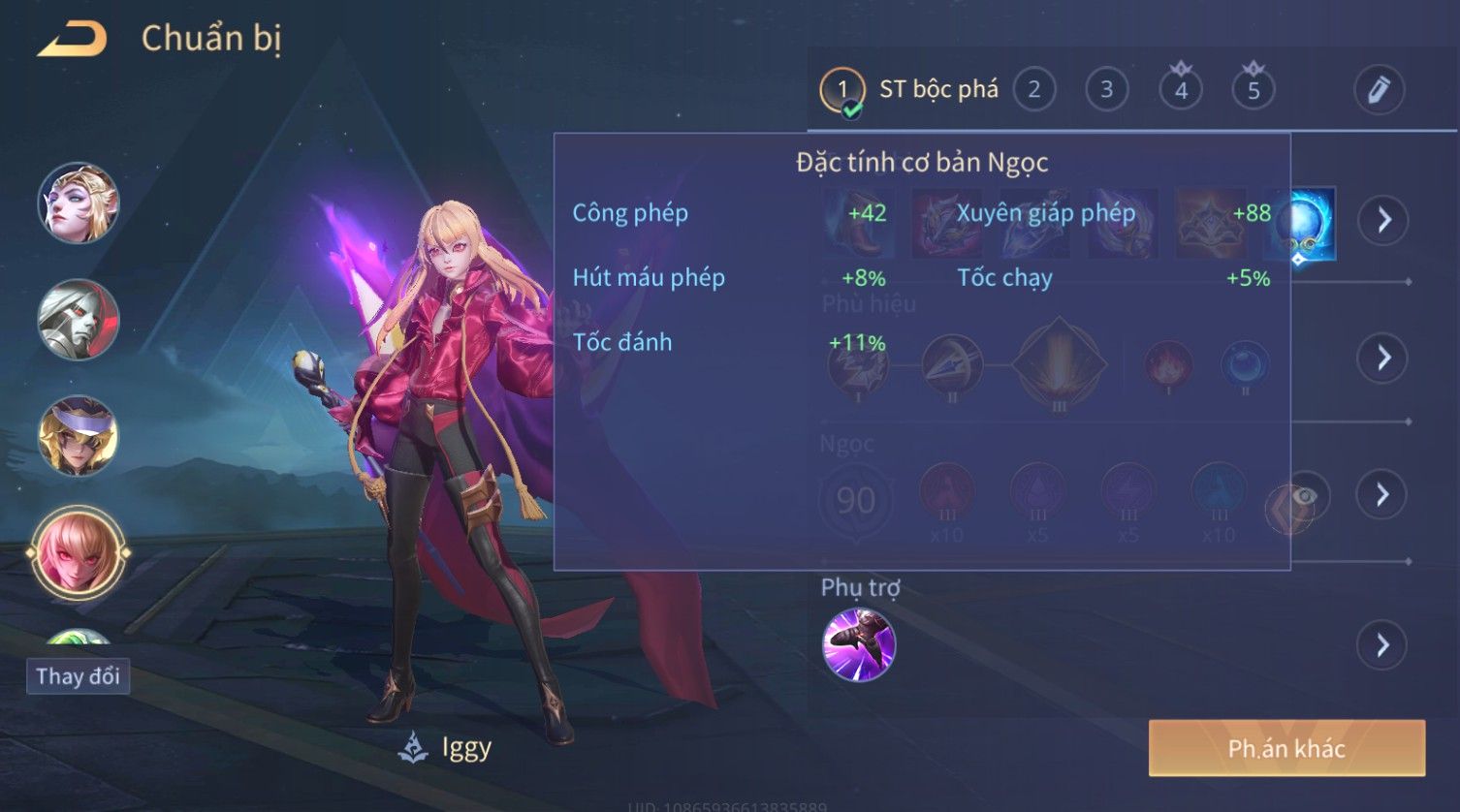Screen dimensions: 1460x812
Task: Select the silver masked hero portrait
Action: [x=78, y=320]
